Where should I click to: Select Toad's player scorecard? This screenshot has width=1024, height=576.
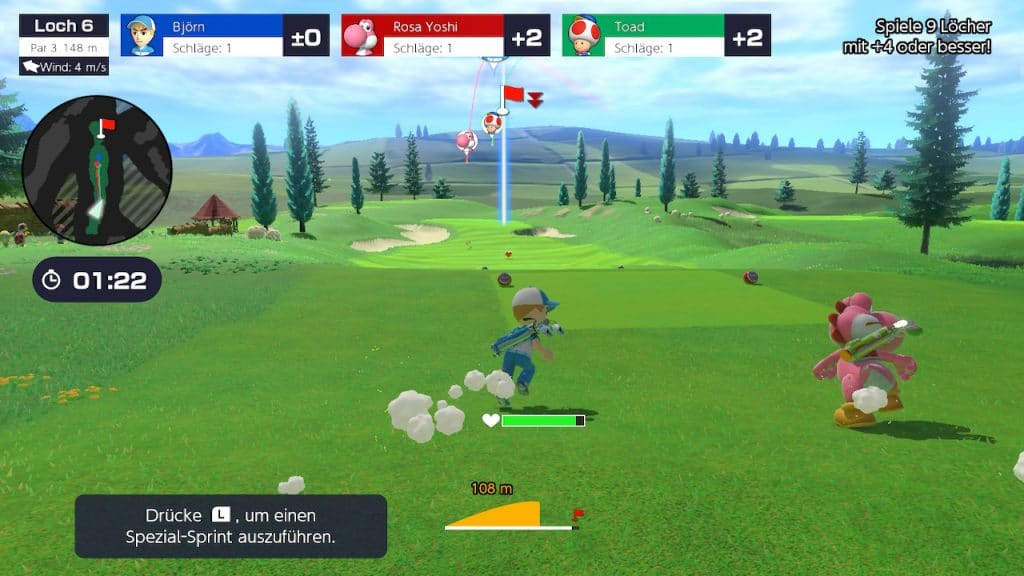click(x=666, y=35)
